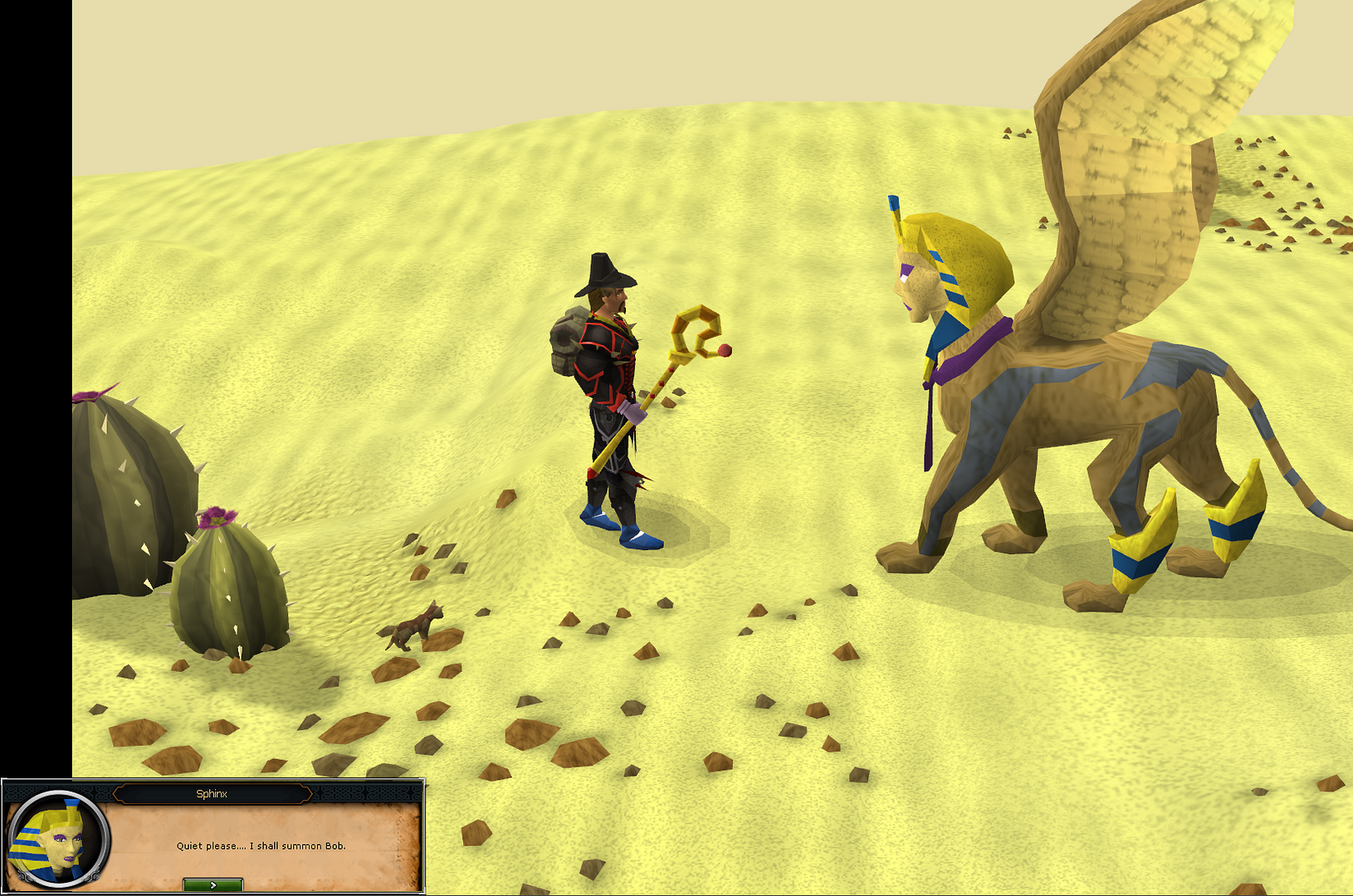Click the dialogue text about summoning Bob
Screen dimensions: 1353x896
coord(262,847)
